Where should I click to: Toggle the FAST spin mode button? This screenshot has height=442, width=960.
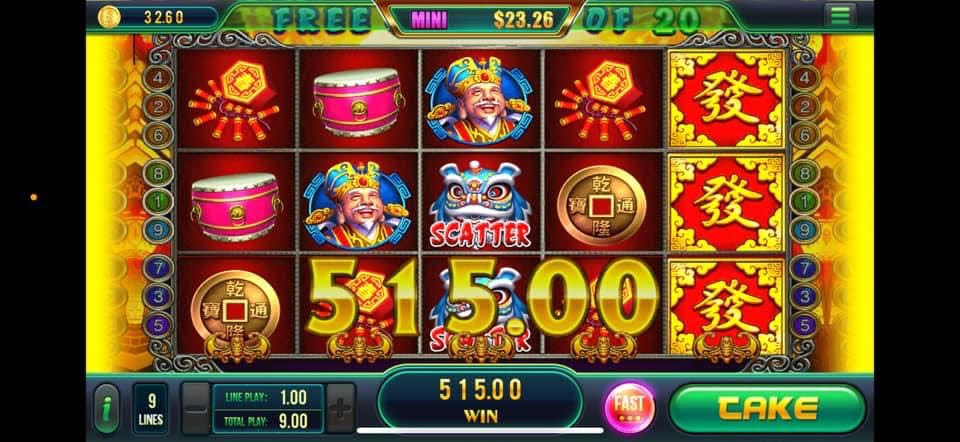(630, 406)
